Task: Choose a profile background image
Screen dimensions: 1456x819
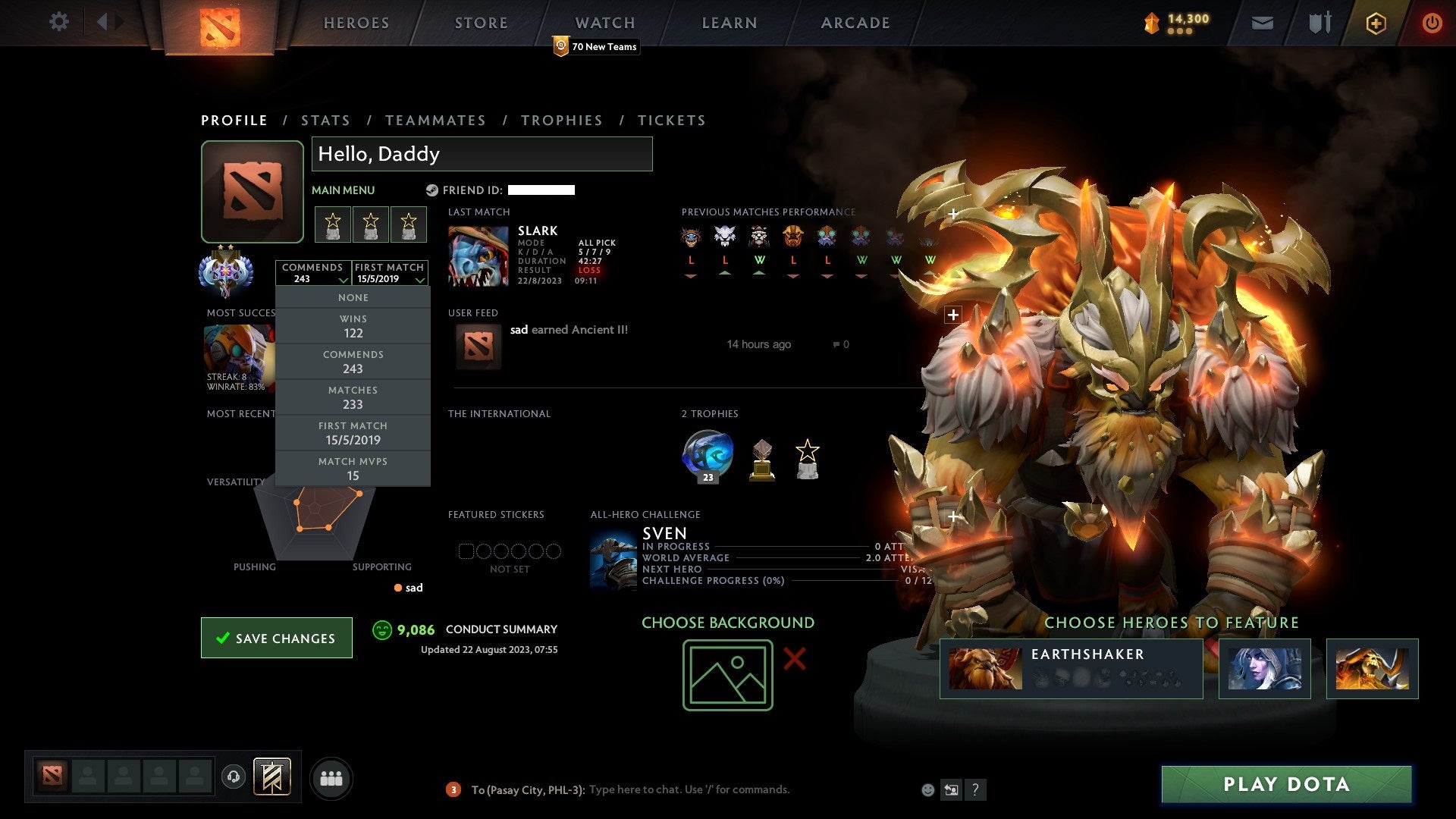Action: (727, 675)
